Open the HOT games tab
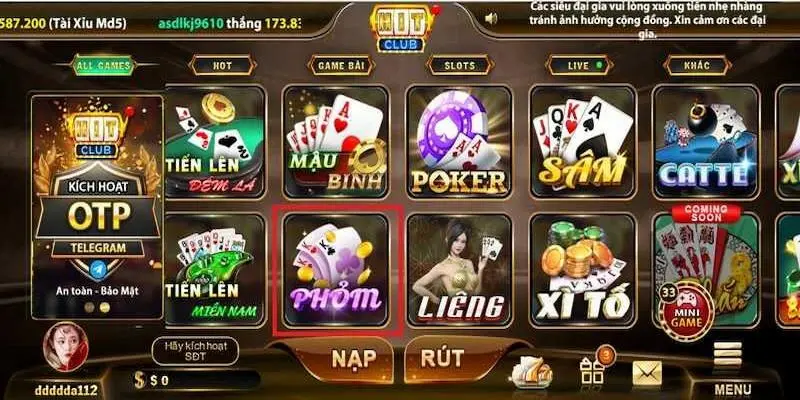800x400 pixels. click(x=222, y=66)
